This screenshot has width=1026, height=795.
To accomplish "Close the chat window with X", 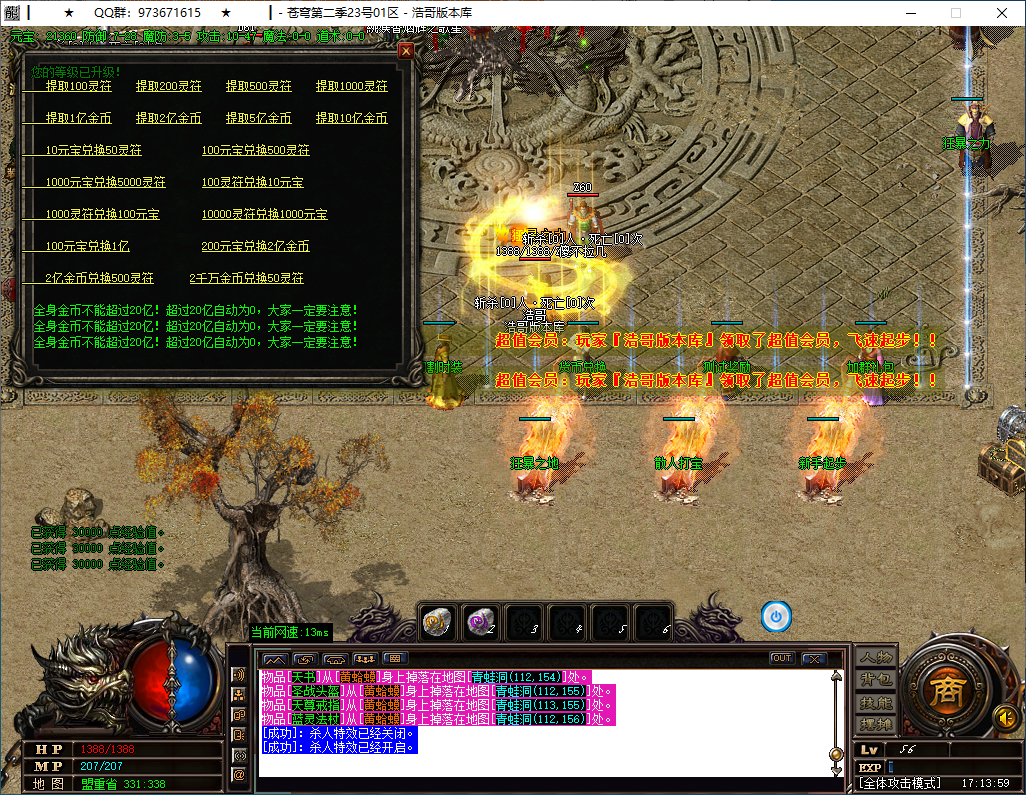I will point(814,658).
